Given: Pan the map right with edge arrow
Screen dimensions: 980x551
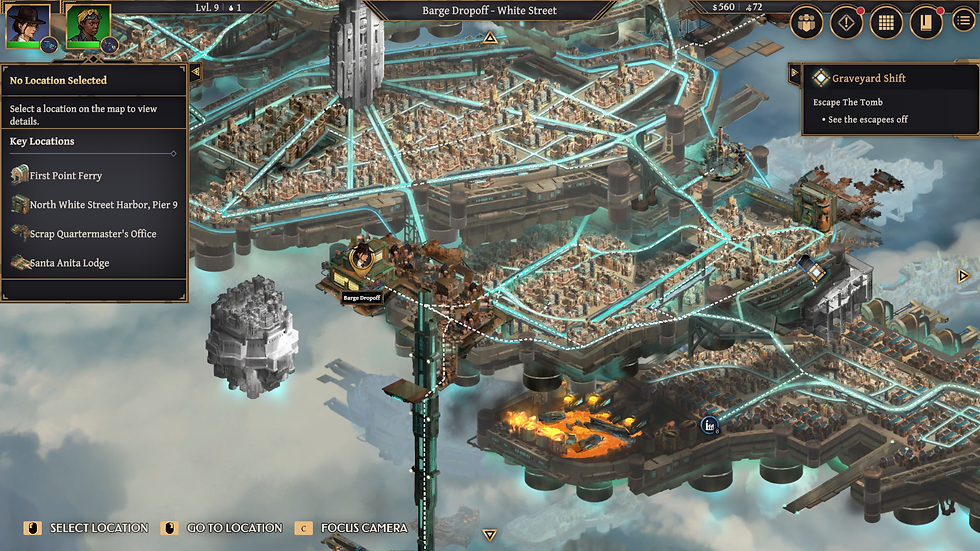Looking at the screenshot, I should [x=964, y=276].
